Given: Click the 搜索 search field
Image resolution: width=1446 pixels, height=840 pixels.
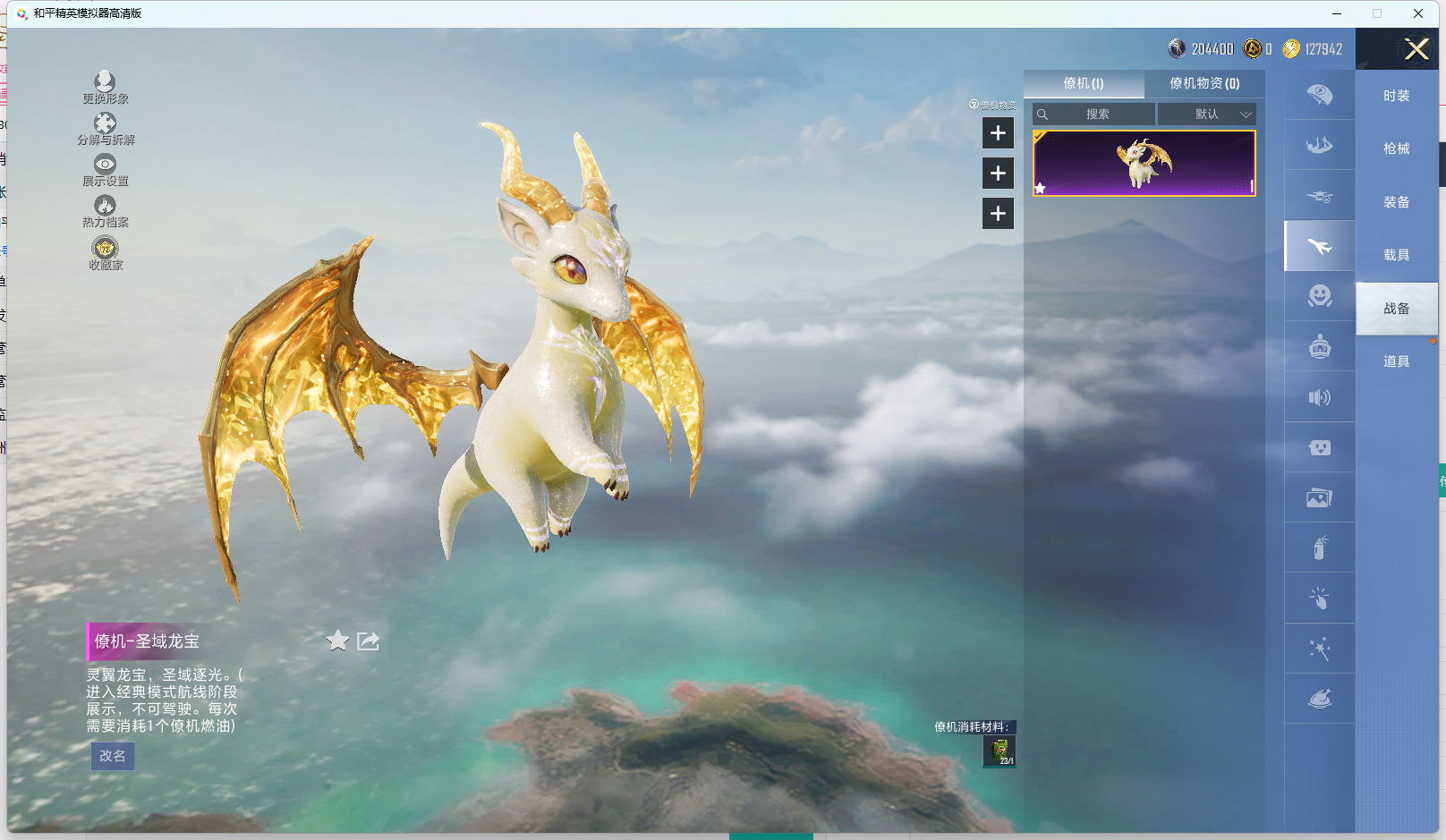Looking at the screenshot, I should 1097,115.
